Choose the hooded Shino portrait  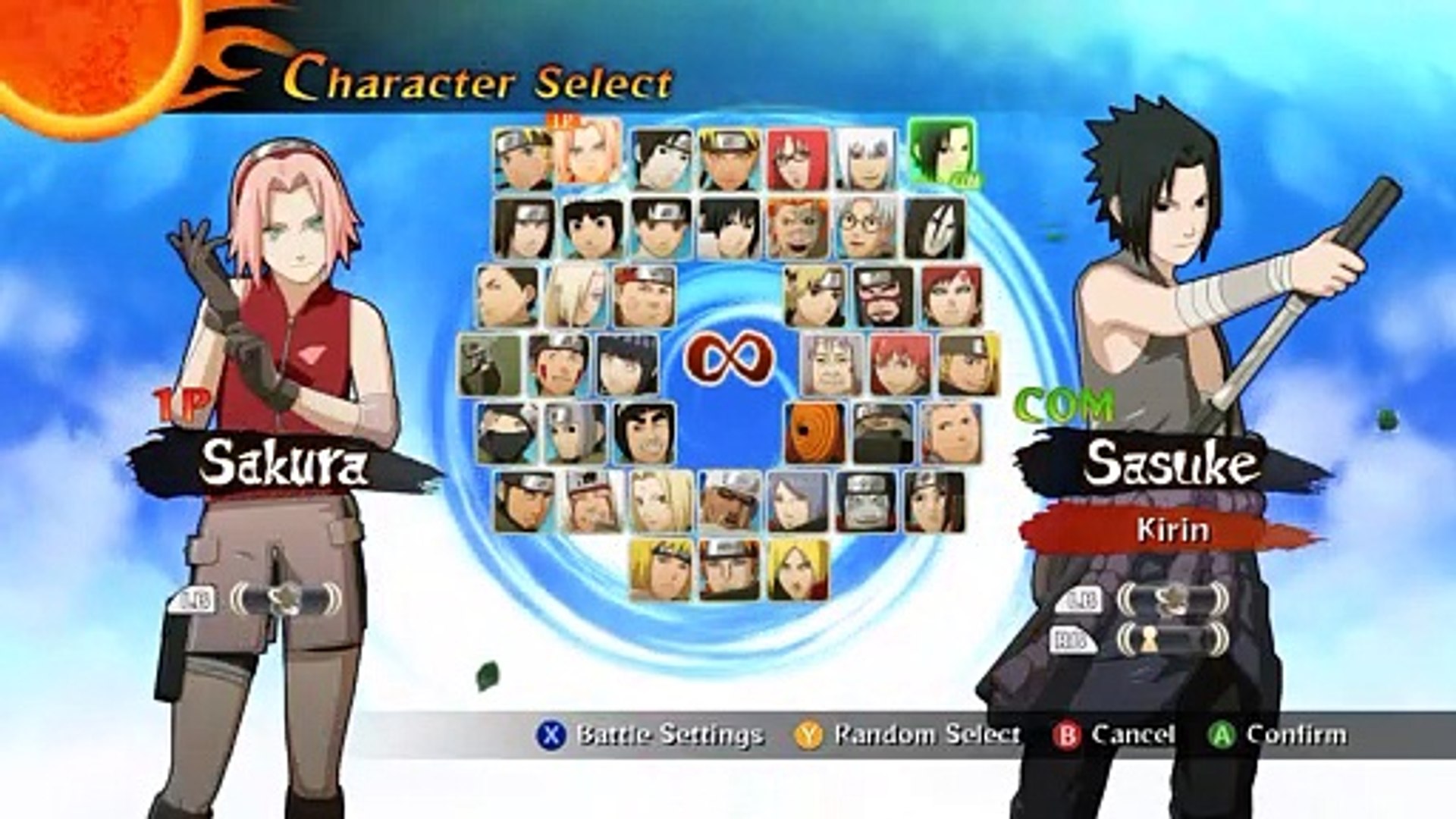[490, 365]
